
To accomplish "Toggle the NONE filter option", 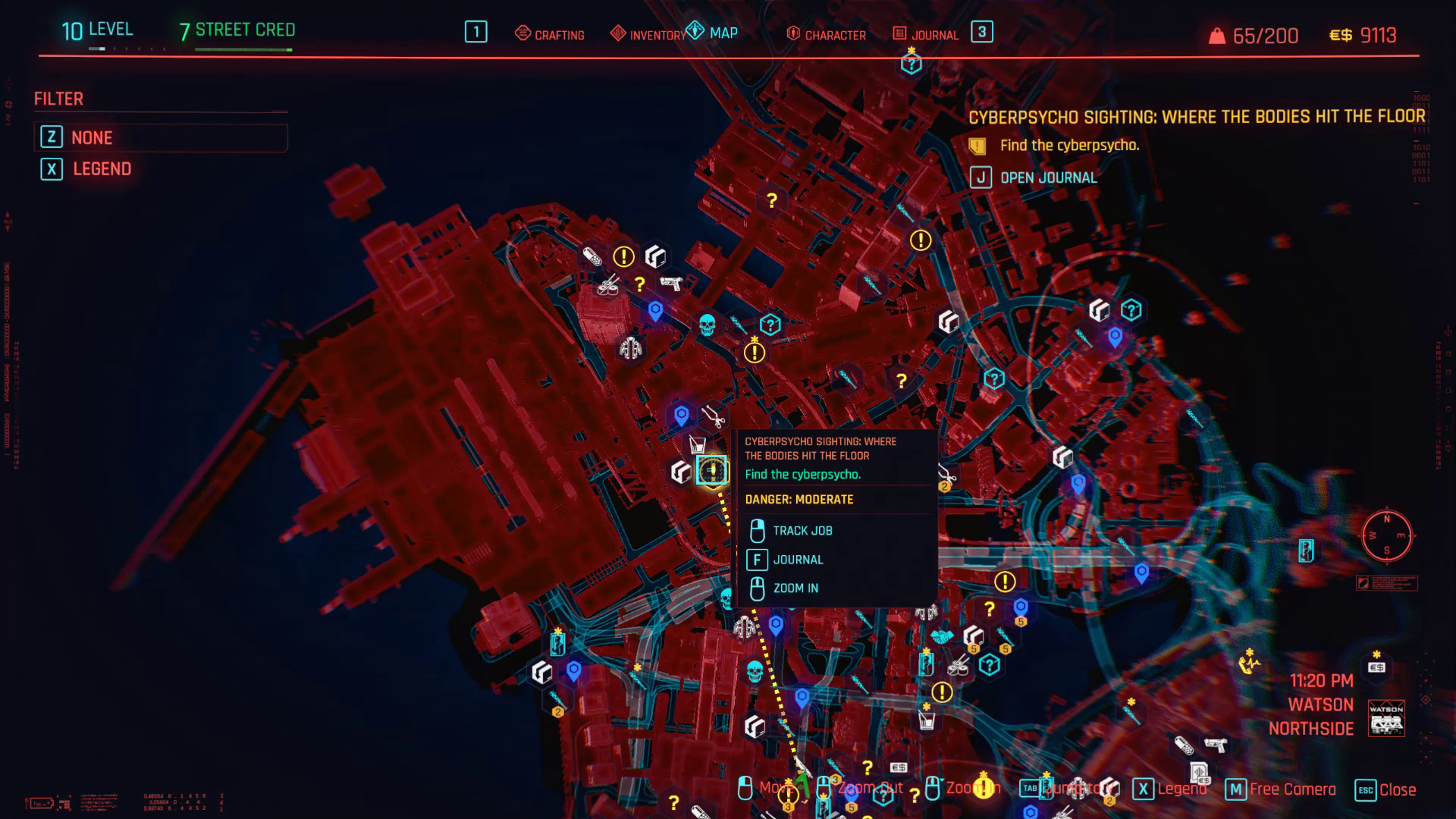I will 91,137.
